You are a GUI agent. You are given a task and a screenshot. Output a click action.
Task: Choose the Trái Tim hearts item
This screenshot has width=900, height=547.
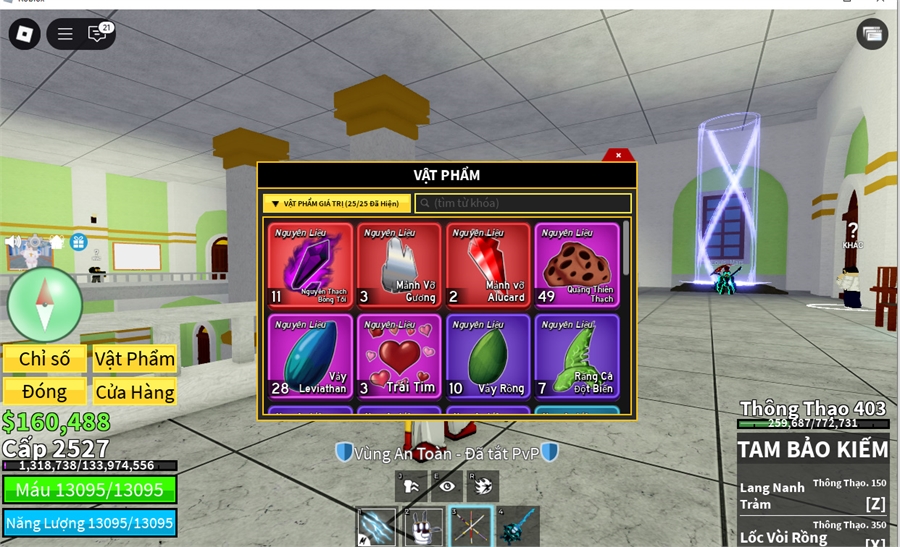(399, 356)
